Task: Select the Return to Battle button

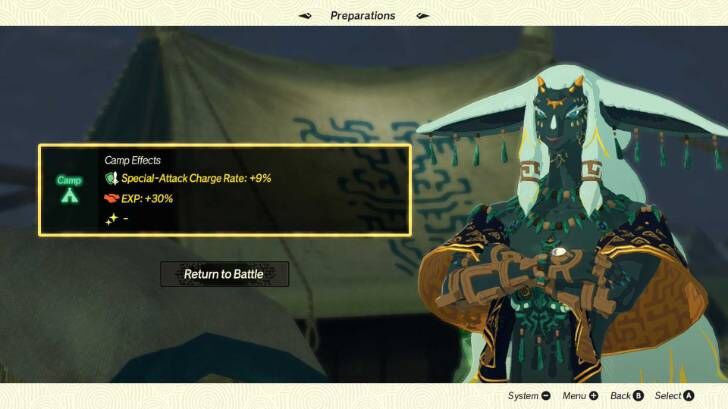Action: tap(224, 274)
